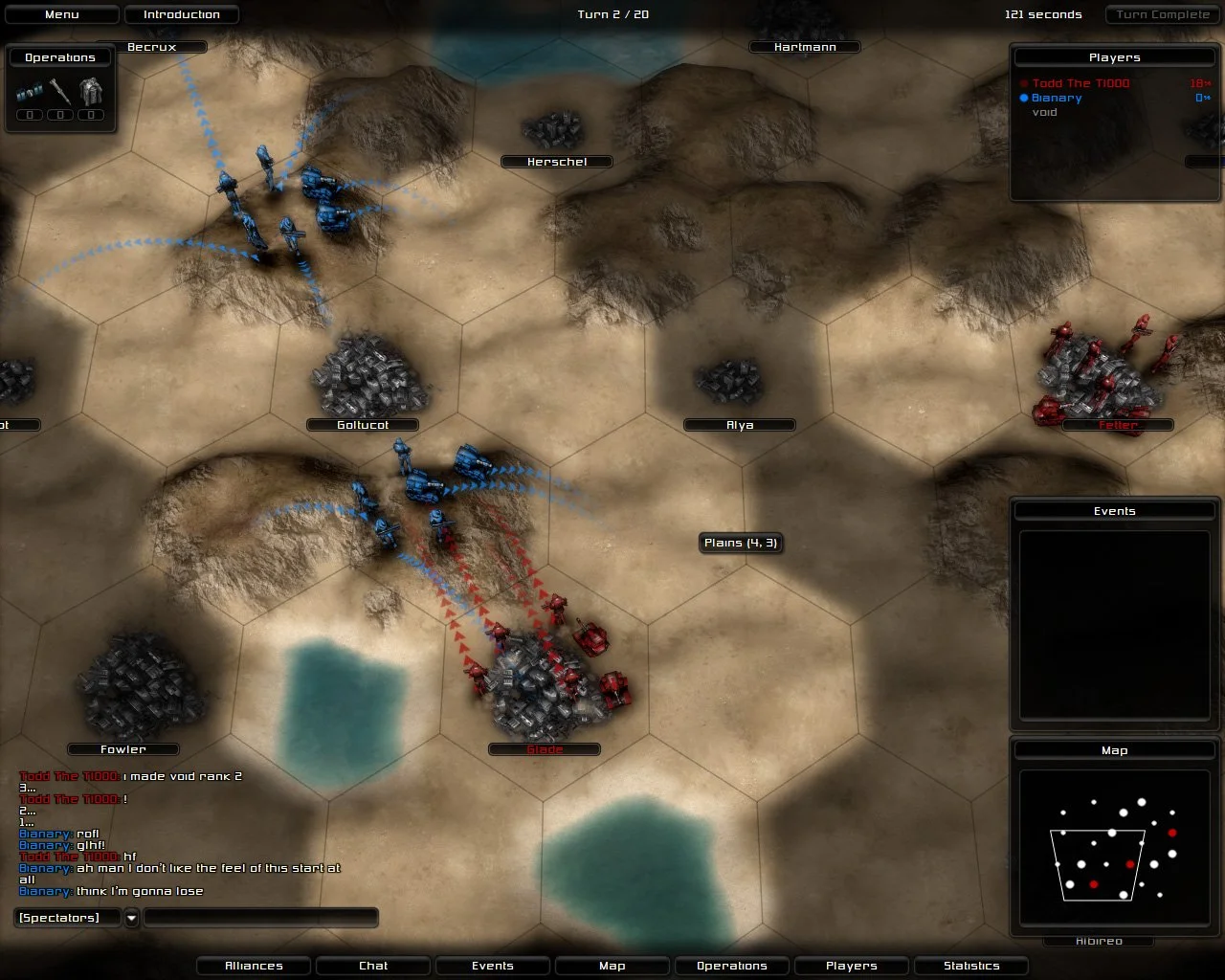Click the Glade city label
1225x980 pixels.
pos(544,749)
